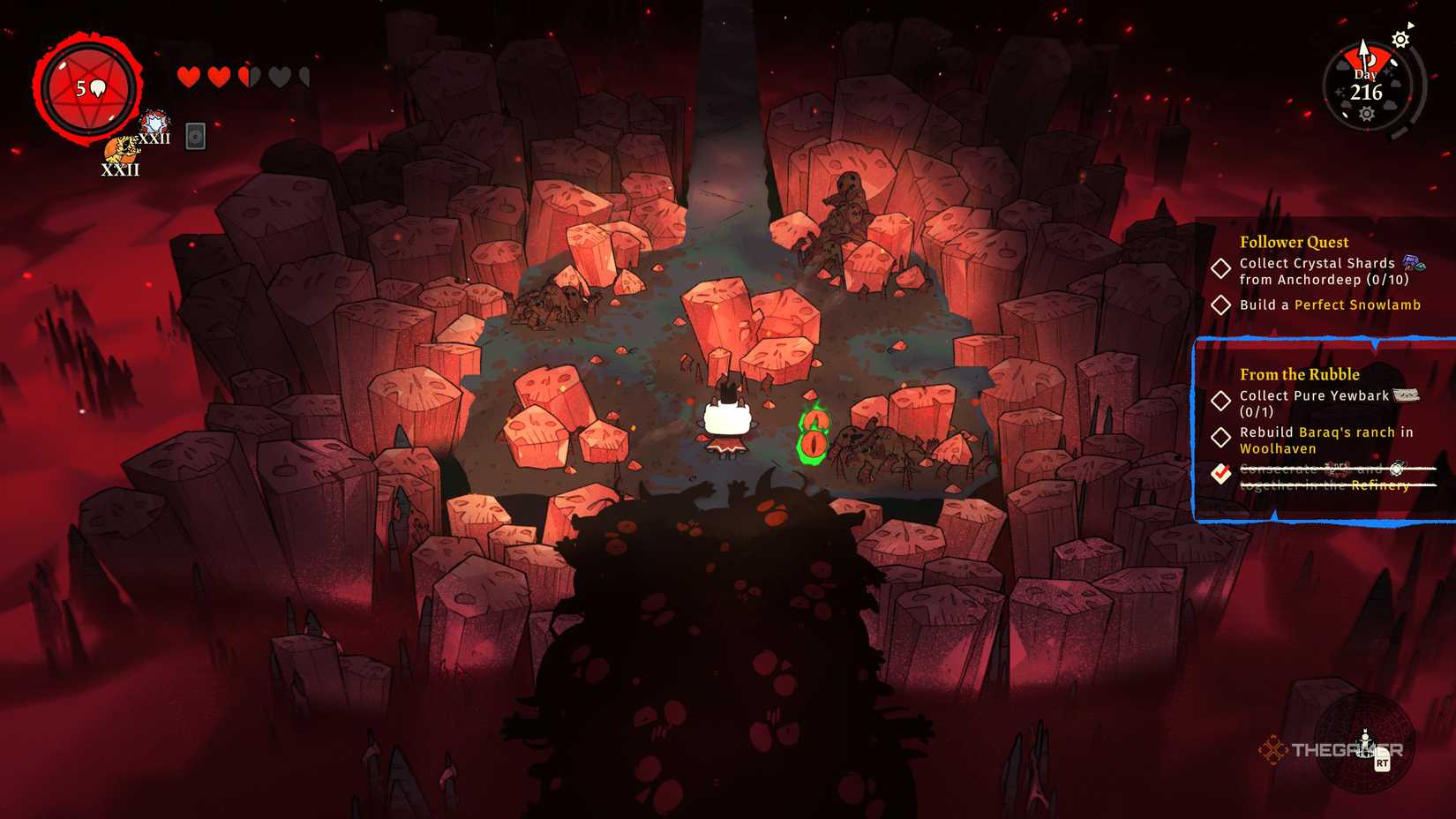The width and height of the screenshot is (1456, 819).
Task: Click the gear inside the day clock
Action: tap(1367, 113)
